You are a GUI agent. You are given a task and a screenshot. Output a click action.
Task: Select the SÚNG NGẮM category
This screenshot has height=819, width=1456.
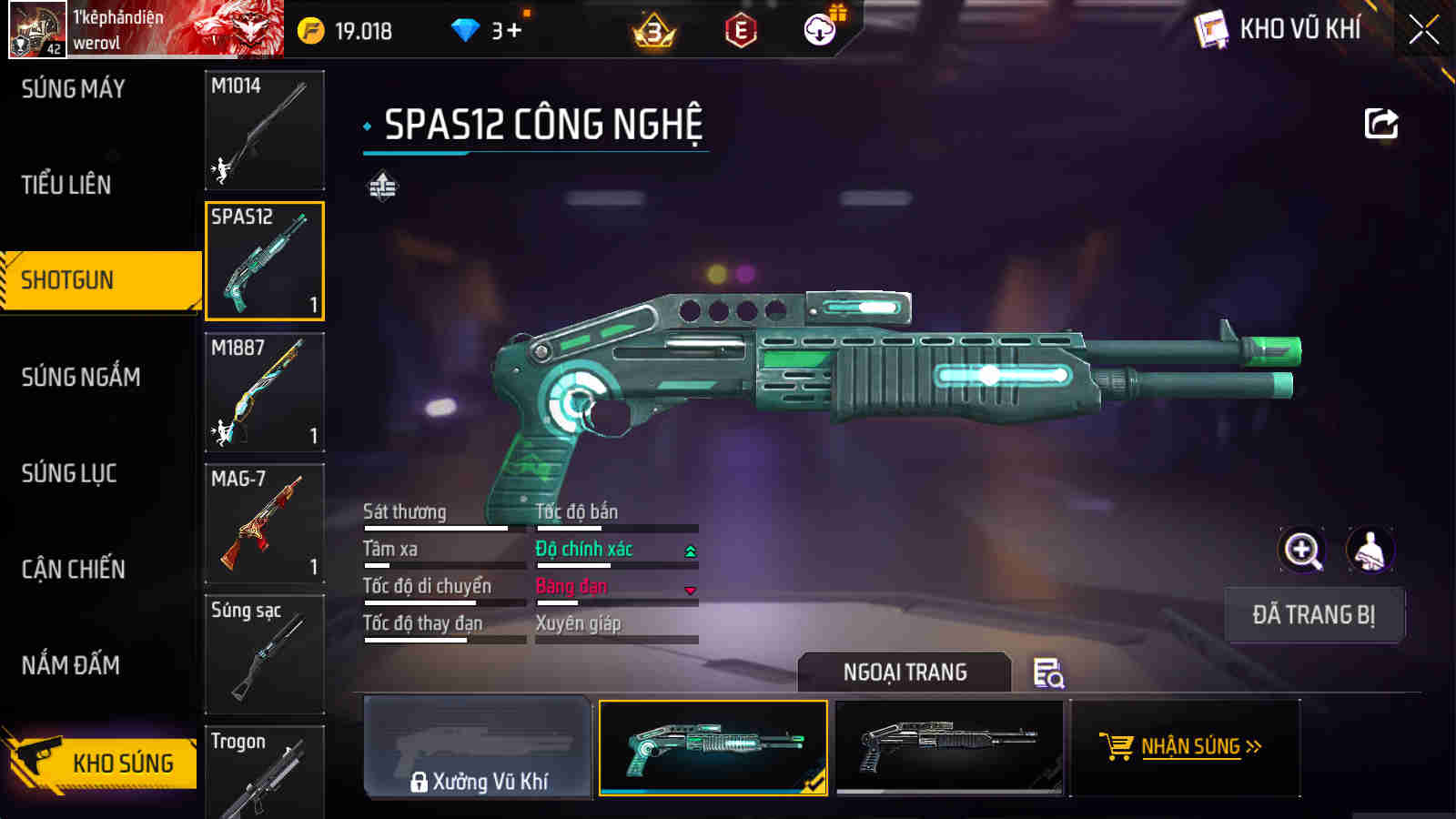[x=81, y=377]
